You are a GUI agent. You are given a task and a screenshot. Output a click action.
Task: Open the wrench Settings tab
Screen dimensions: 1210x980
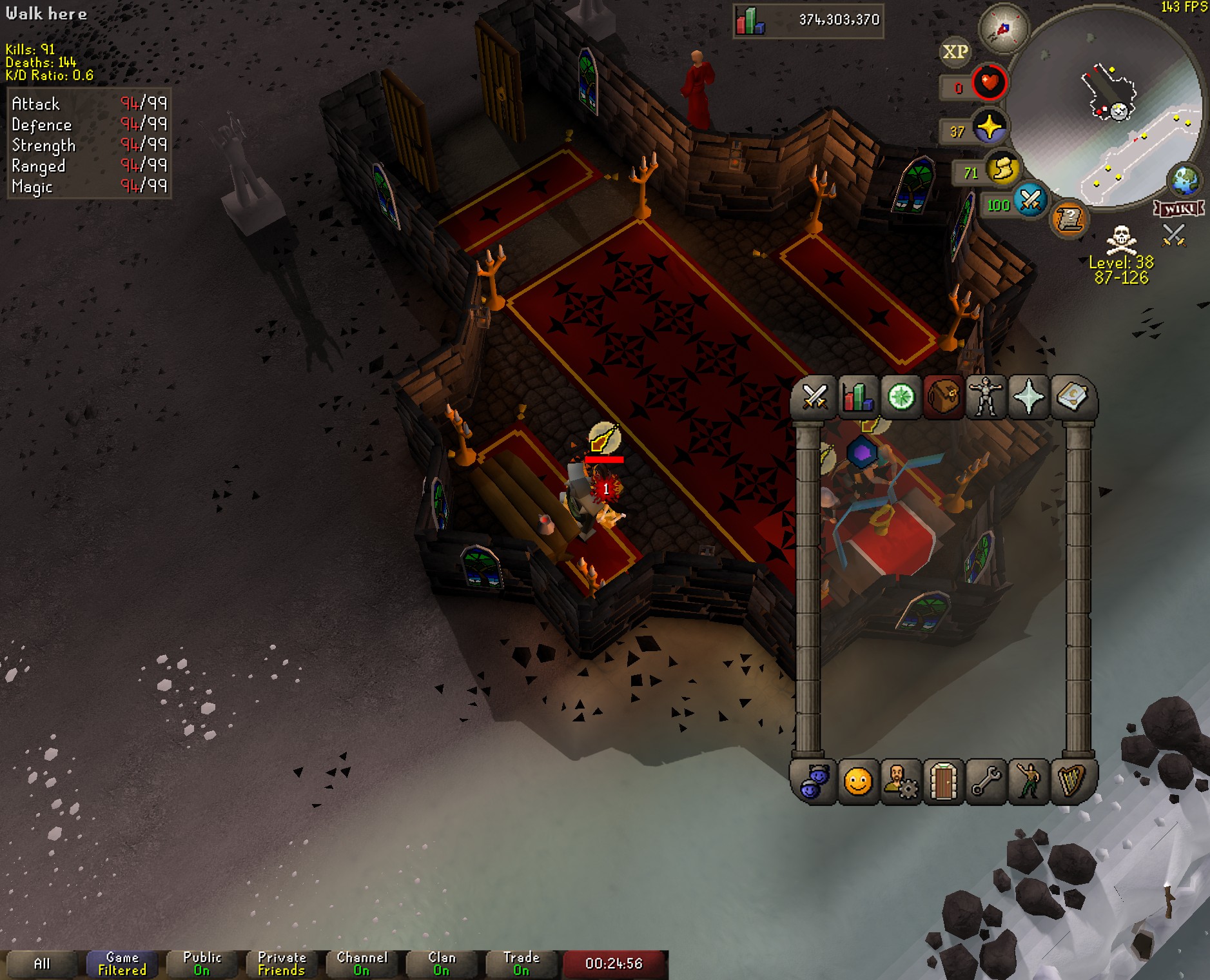click(986, 782)
